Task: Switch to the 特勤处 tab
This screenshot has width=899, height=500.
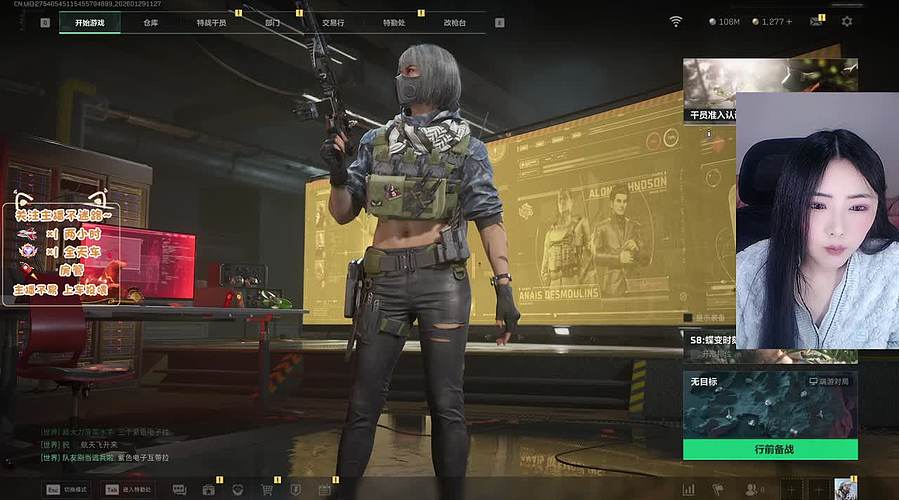Action: click(394, 22)
